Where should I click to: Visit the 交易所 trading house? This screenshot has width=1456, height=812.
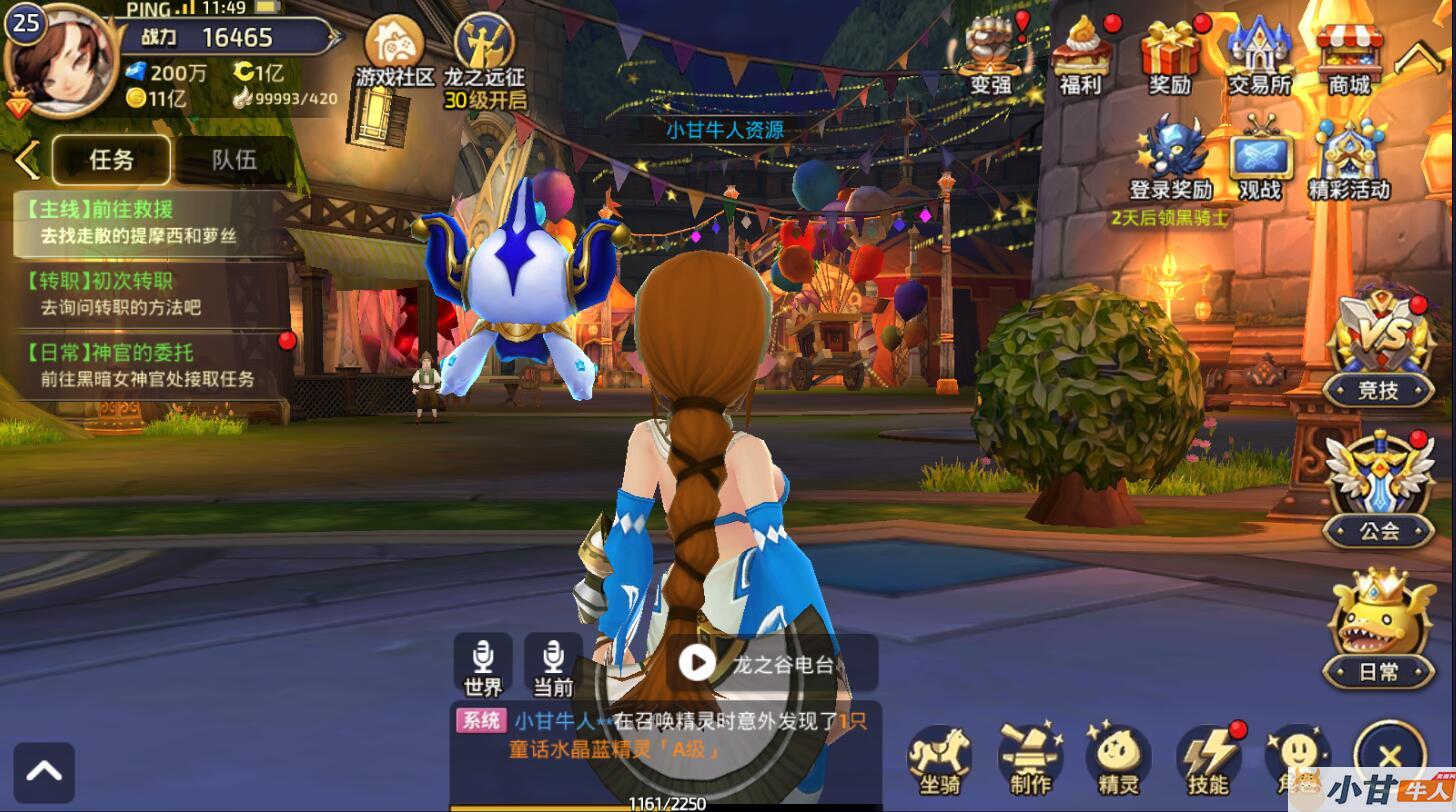click(x=1260, y=55)
